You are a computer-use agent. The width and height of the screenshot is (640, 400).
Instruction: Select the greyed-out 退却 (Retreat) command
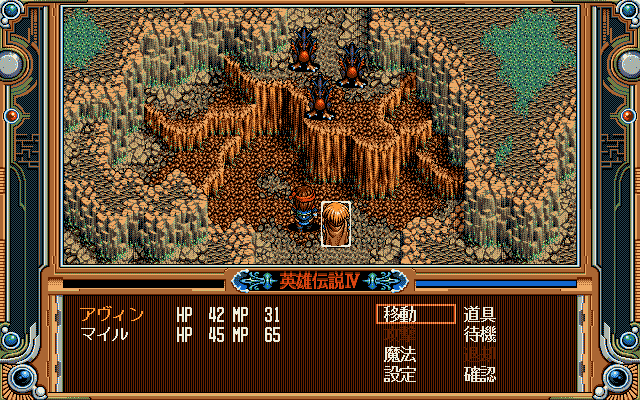[480, 354]
